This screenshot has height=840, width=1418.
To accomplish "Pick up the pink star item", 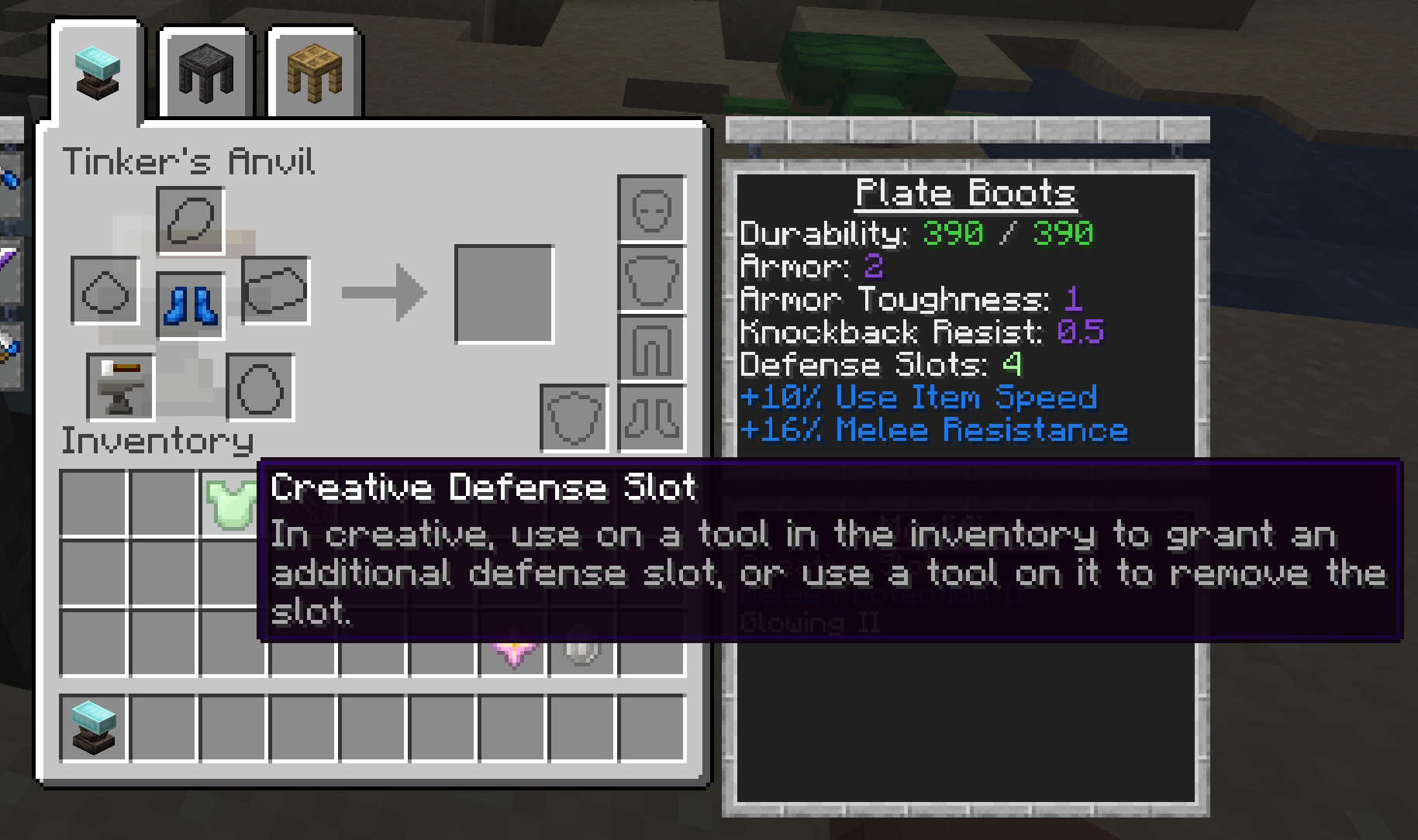I will [x=512, y=651].
